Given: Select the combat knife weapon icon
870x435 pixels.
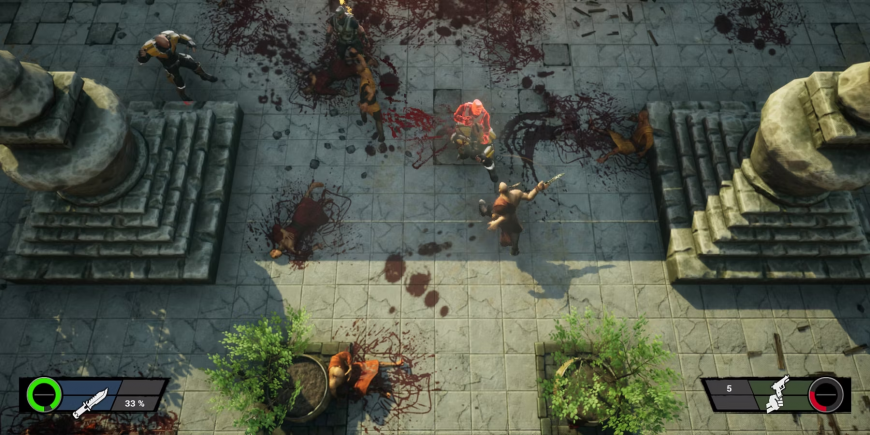Looking at the screenshot, I should [91, 401].
